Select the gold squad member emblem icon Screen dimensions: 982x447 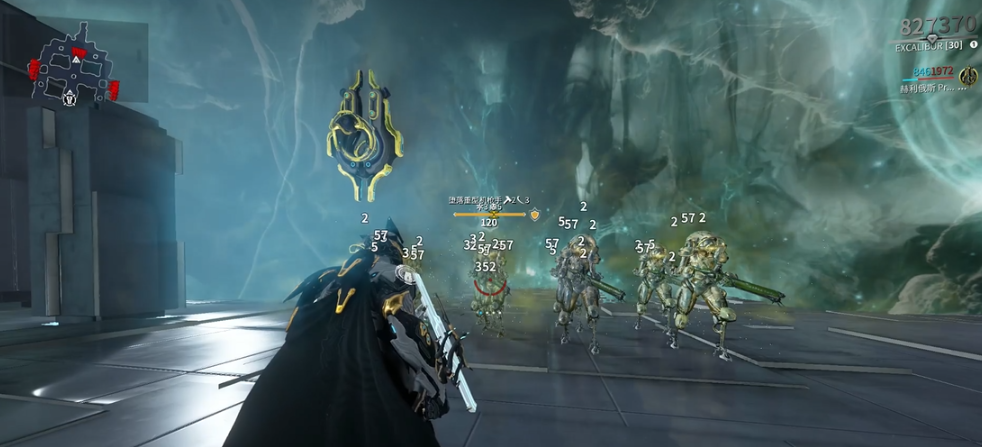coord(967,76)
